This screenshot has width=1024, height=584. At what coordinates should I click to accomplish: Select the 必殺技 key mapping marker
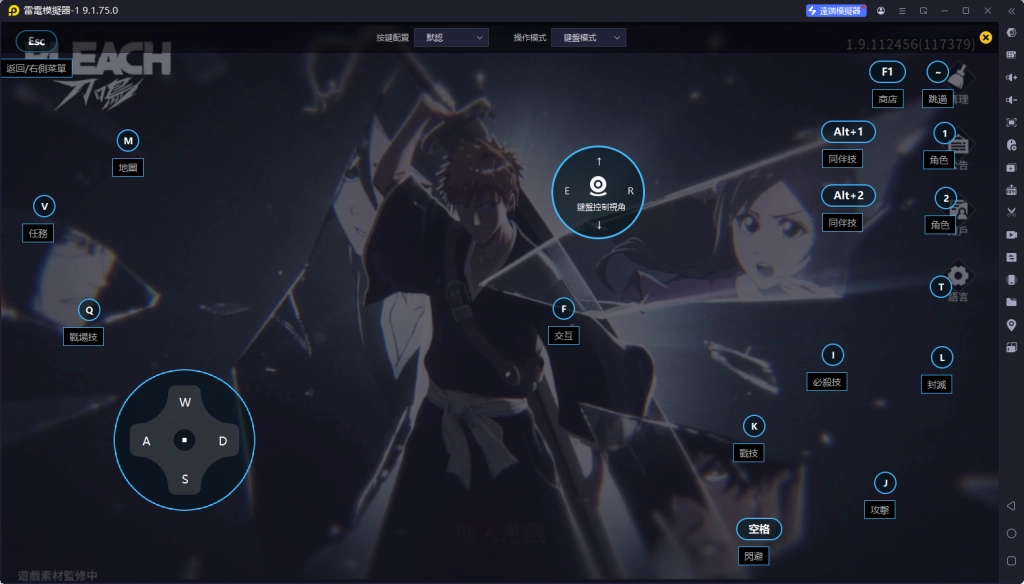(832, 354)
